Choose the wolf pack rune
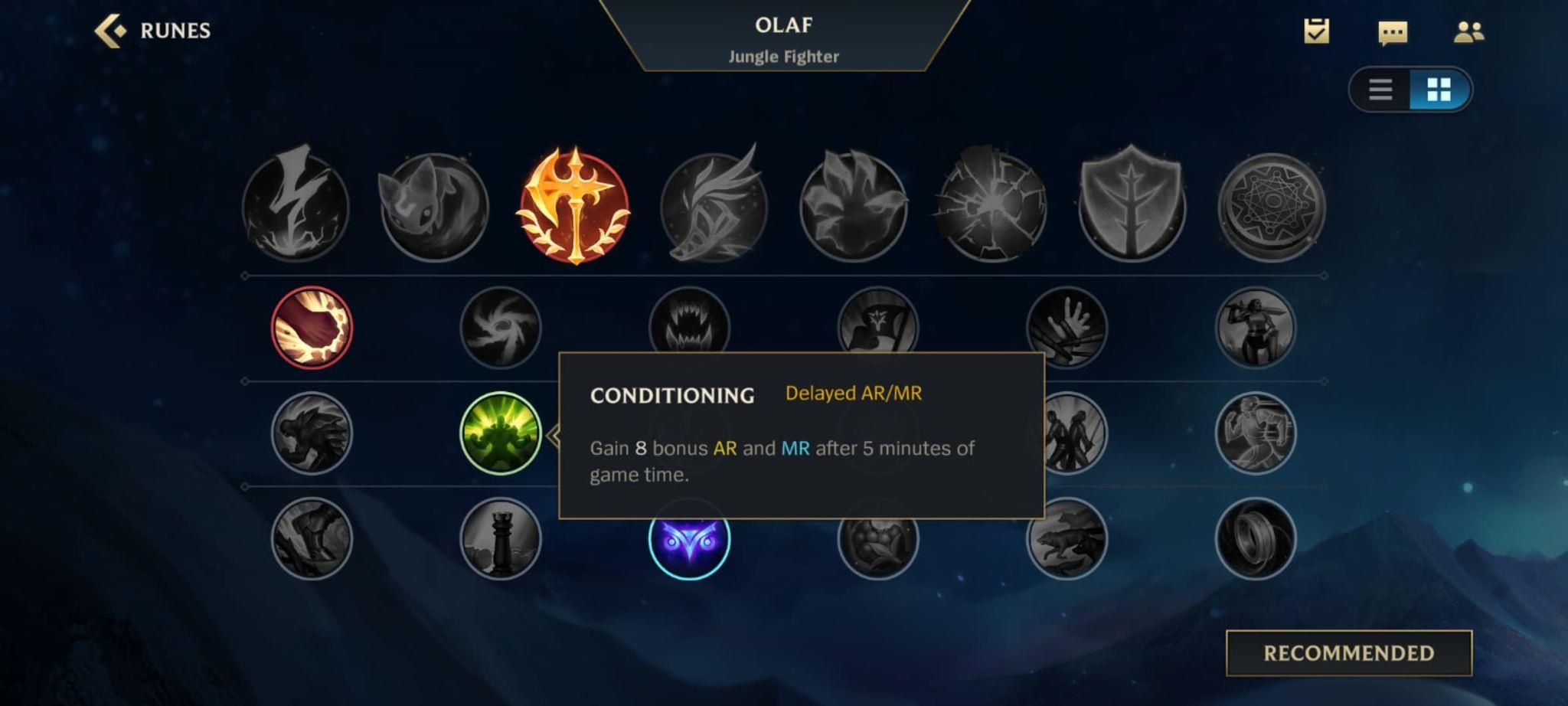This screenshot has width=1568, height=706. pyautogui.click(x=1067, y=538)
